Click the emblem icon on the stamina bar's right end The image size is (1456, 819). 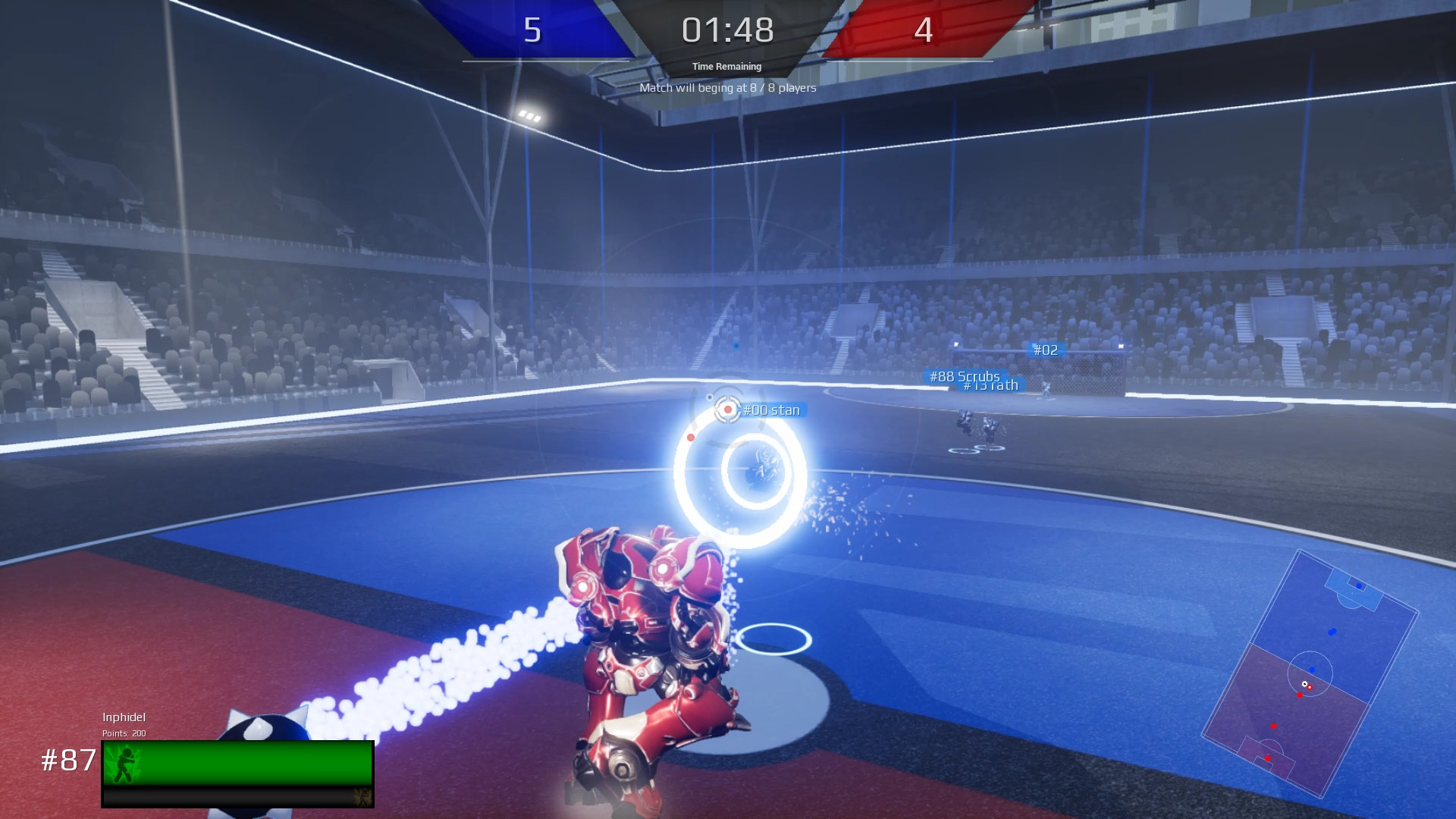pyautogui.click(x=362, y=798)
